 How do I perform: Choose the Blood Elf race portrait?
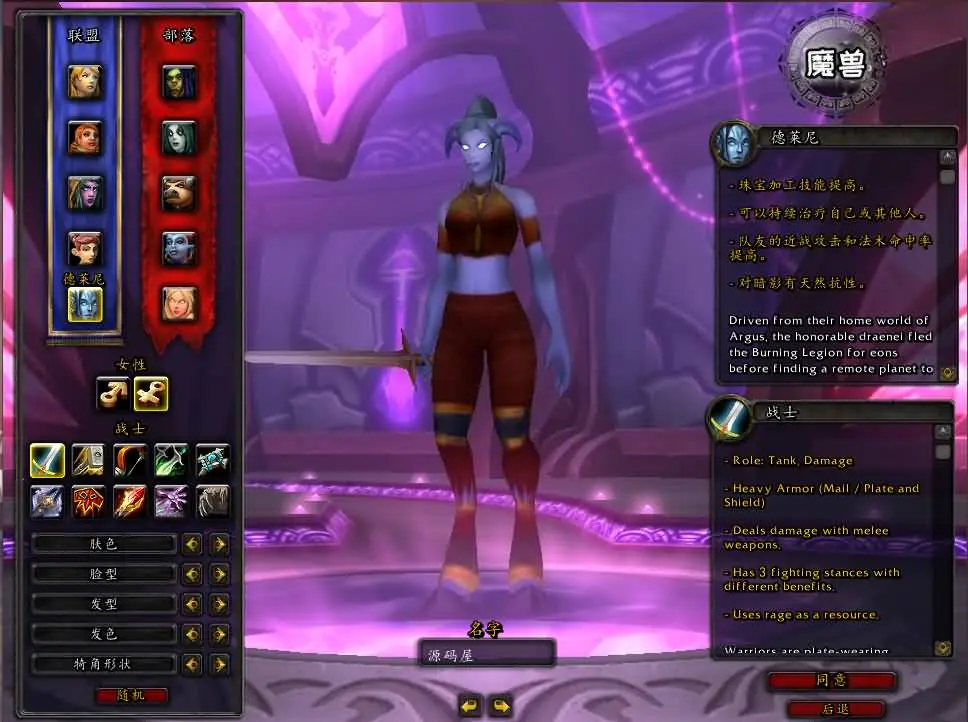pos(179,303)
